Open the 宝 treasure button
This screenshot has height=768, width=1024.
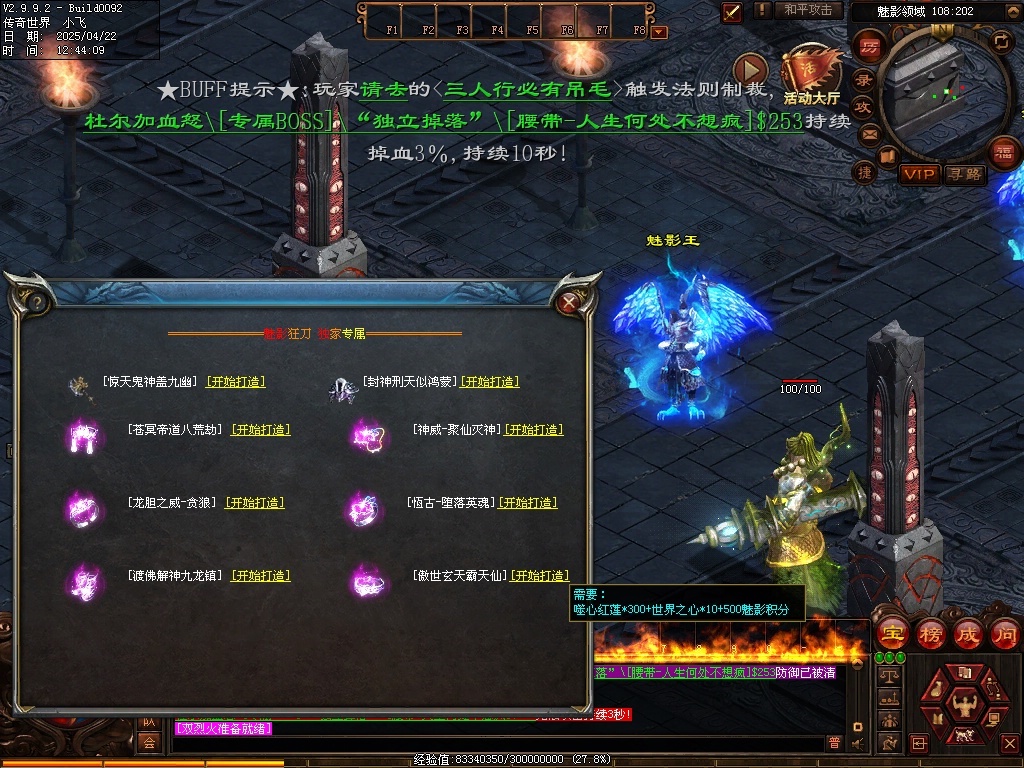[x=892, y=634]
